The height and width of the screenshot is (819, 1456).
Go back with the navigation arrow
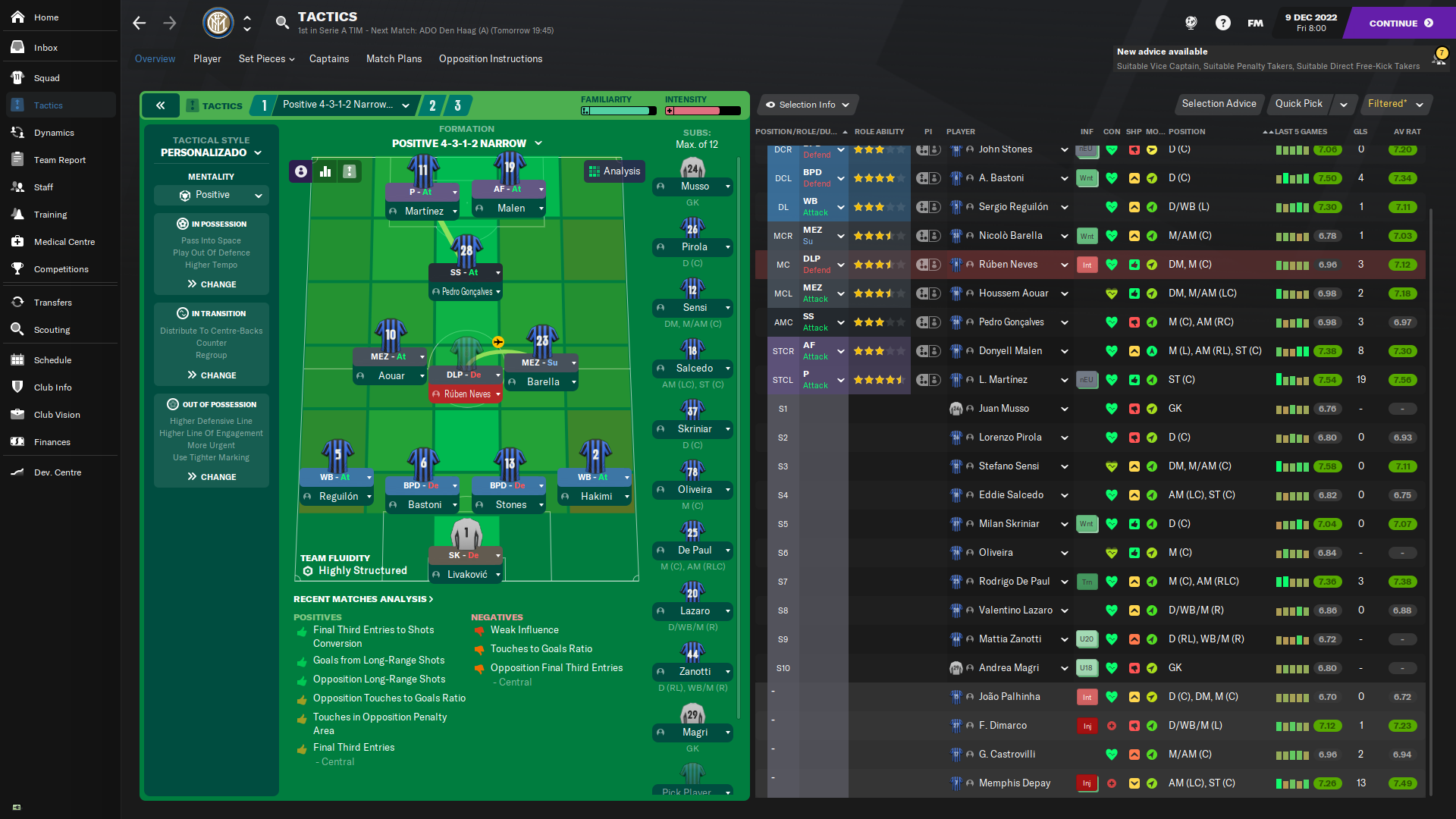click(x=140, y=23)
